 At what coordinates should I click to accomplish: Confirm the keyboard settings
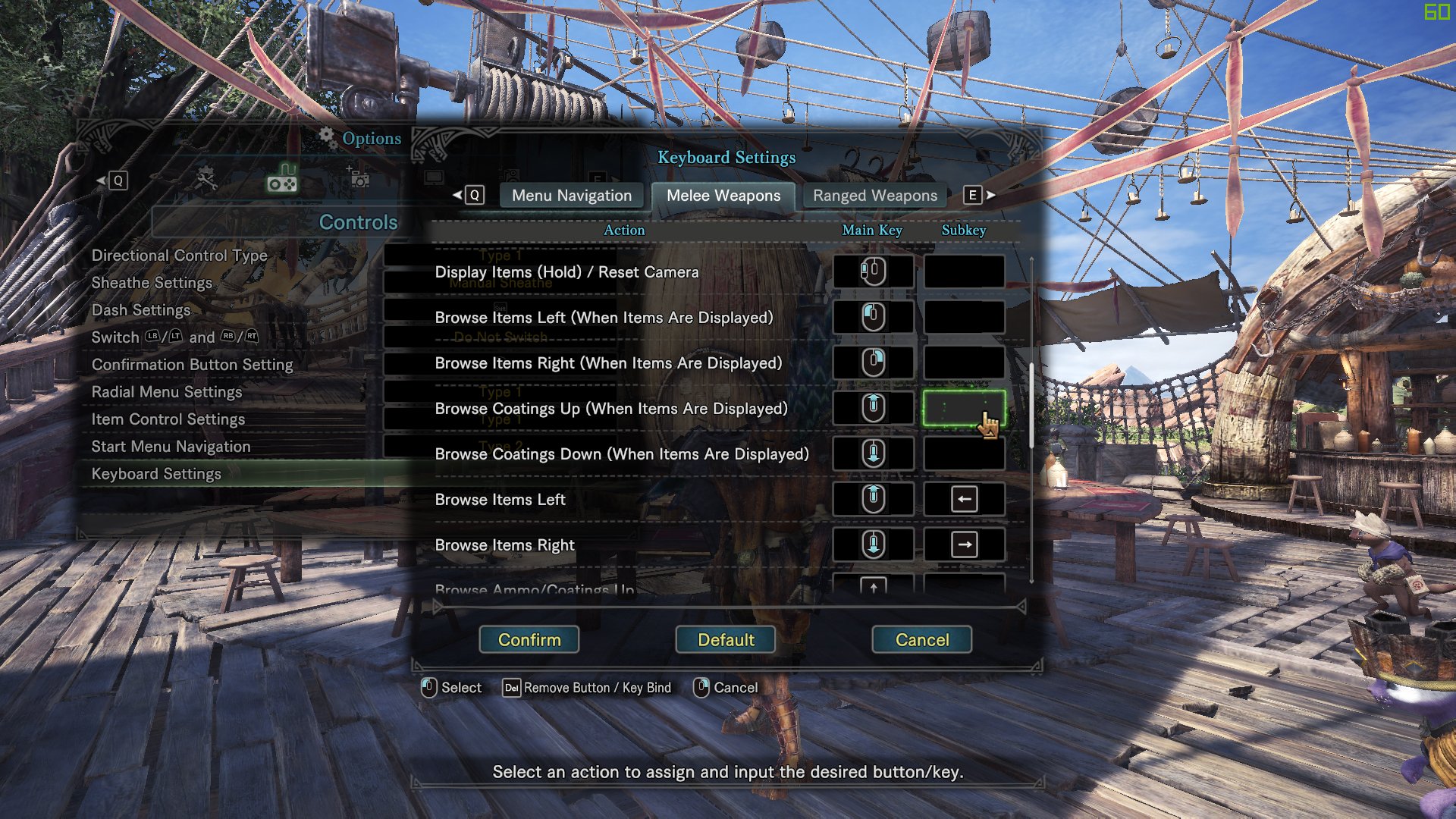529,639
